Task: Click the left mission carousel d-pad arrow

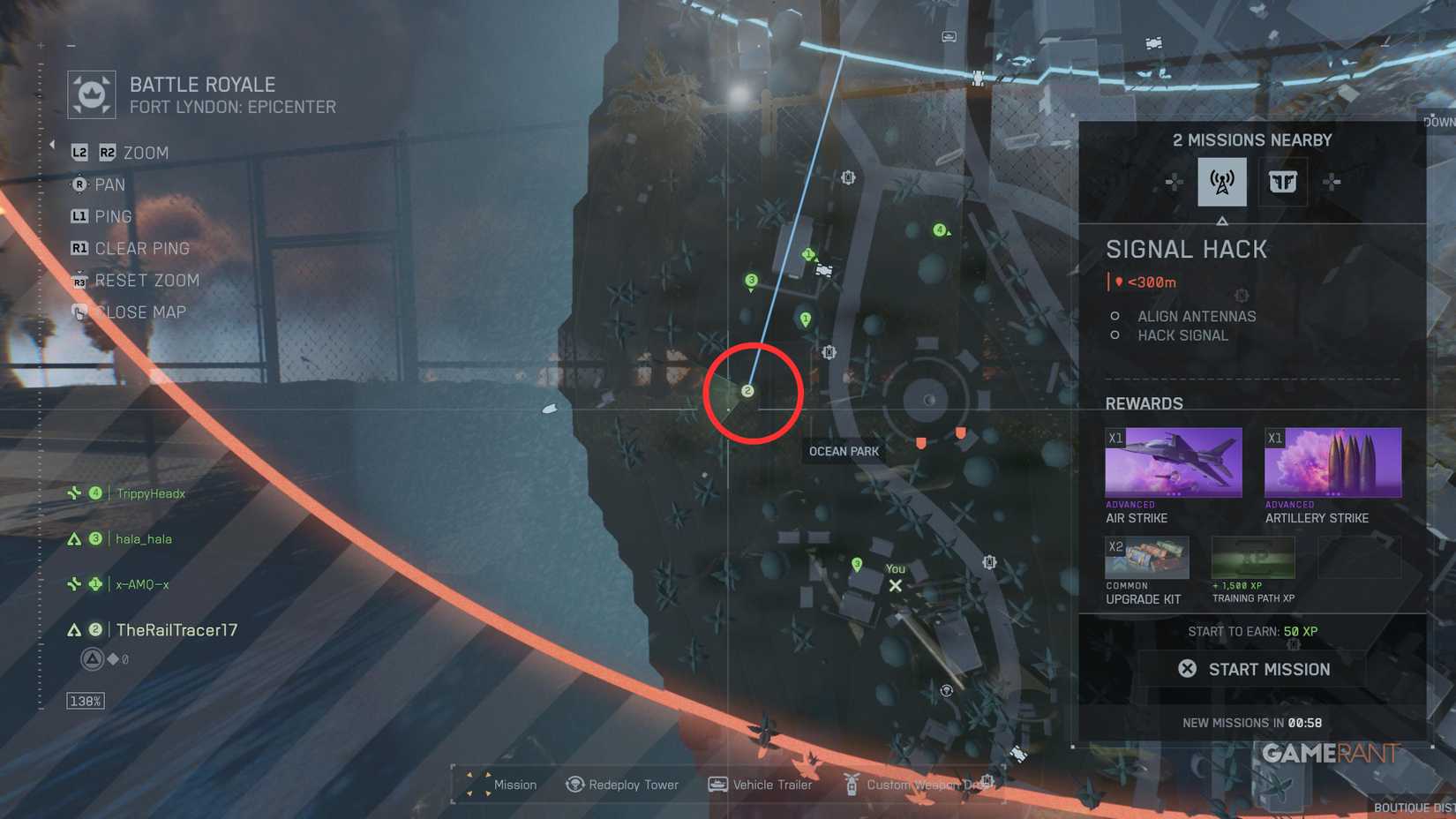Action: coord(1175,183)
